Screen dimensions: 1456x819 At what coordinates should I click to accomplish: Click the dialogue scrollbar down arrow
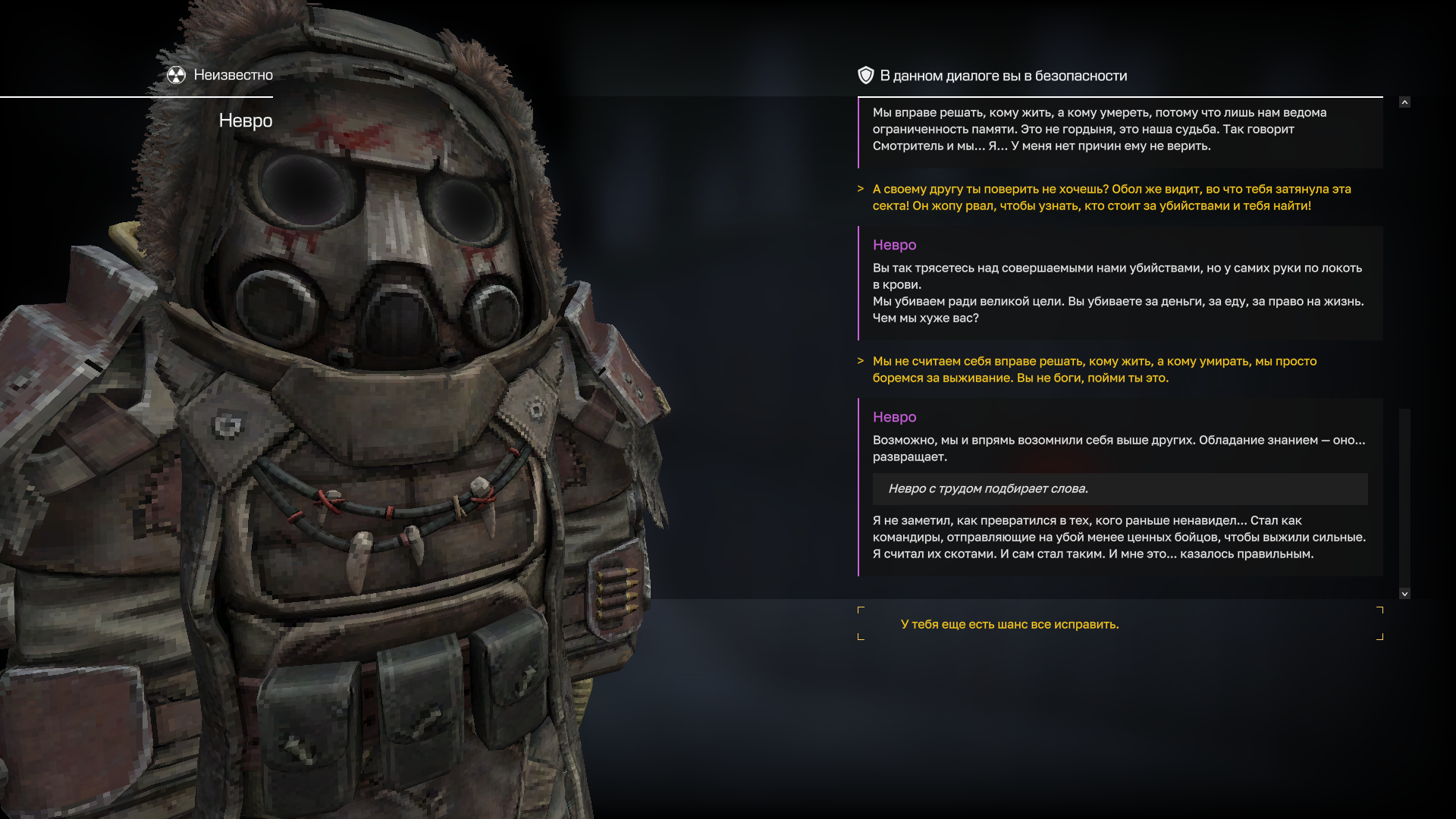coord(1404,594)
